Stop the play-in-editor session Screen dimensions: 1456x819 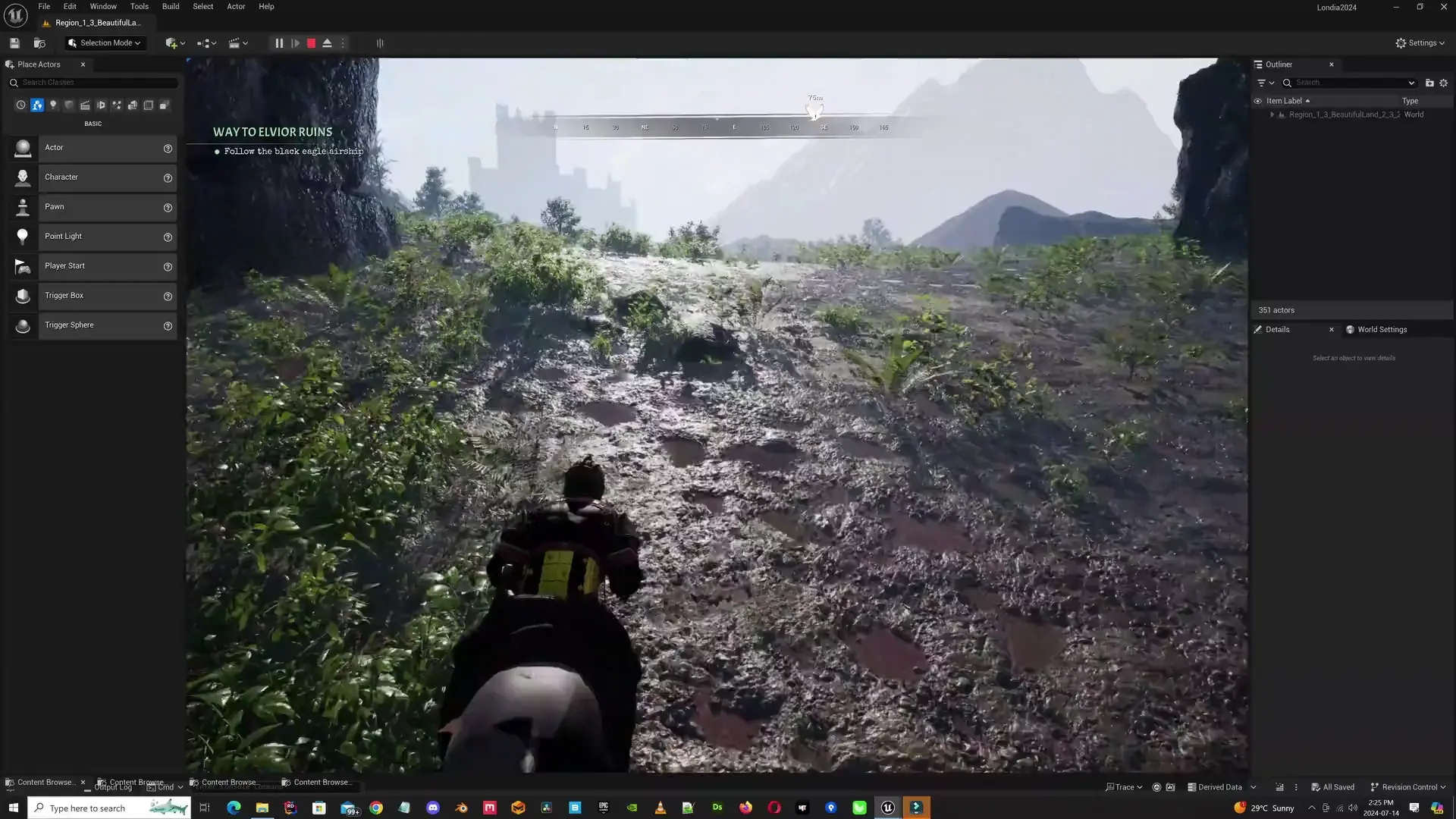pos(310,43)
